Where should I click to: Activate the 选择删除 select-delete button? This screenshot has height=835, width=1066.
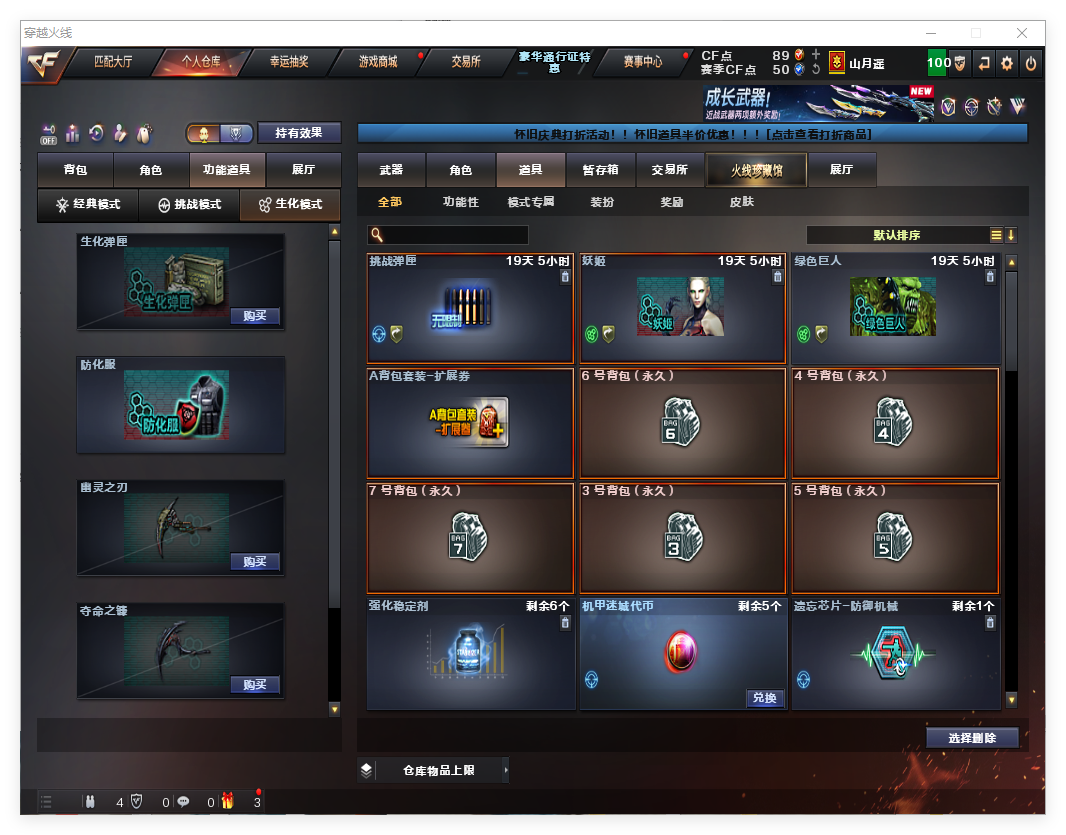coord(972,738)
